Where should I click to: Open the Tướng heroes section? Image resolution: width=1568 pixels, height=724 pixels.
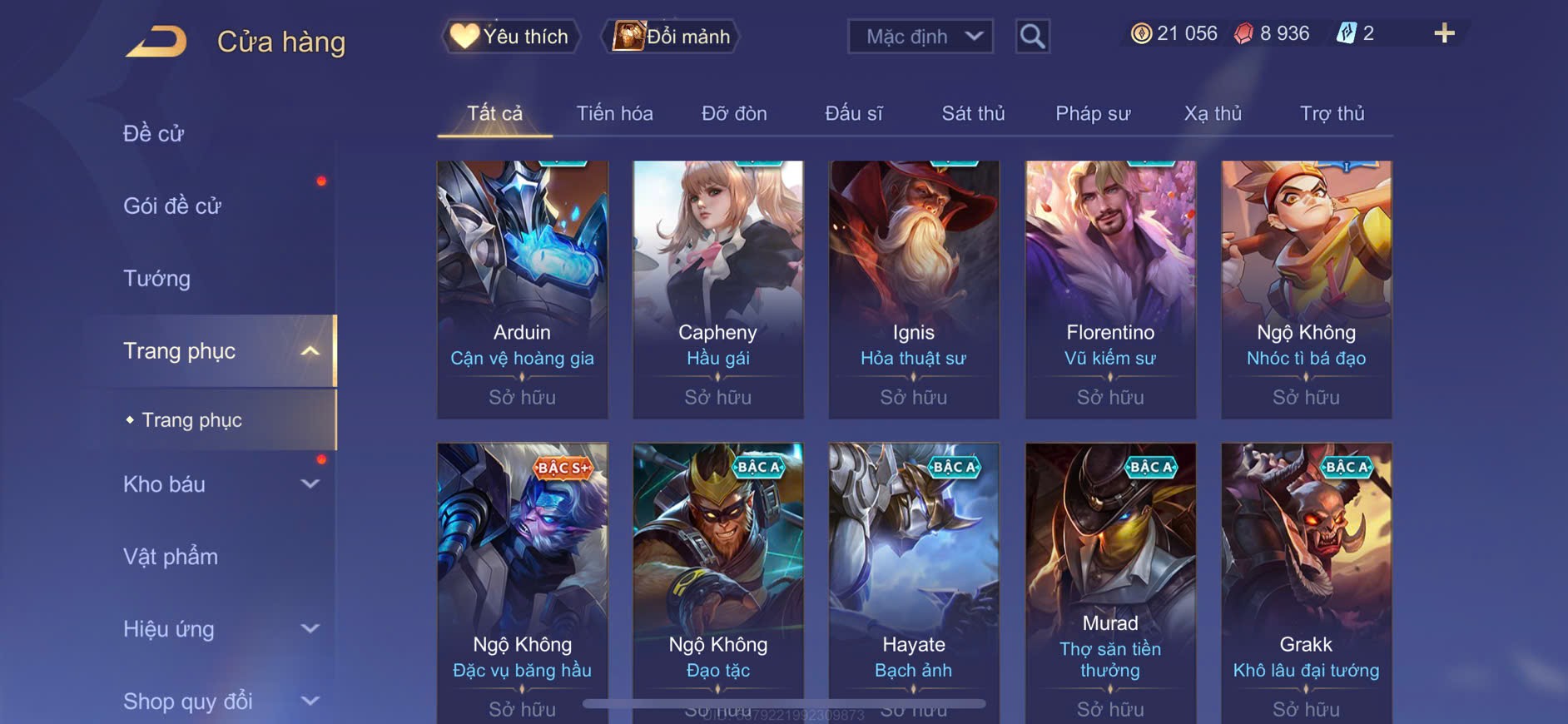click(157, 278)
